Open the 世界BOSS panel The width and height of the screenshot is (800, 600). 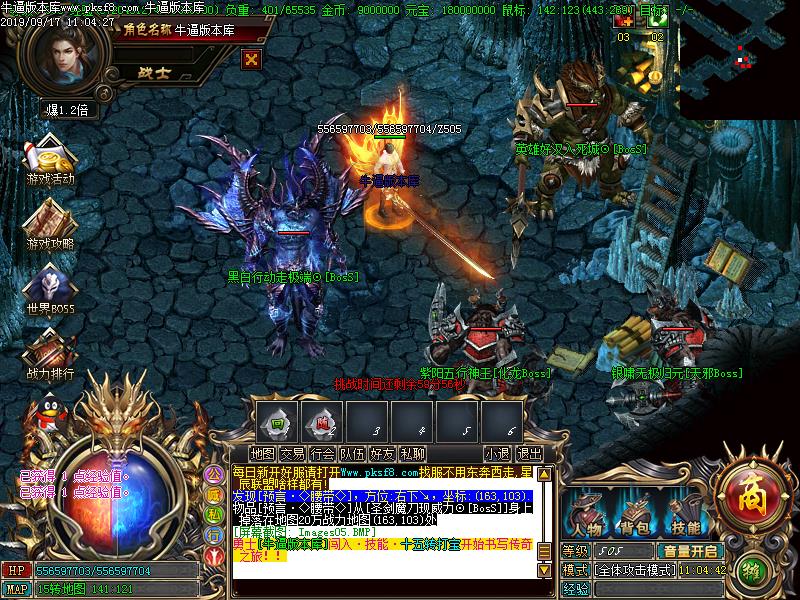point(50,290)
